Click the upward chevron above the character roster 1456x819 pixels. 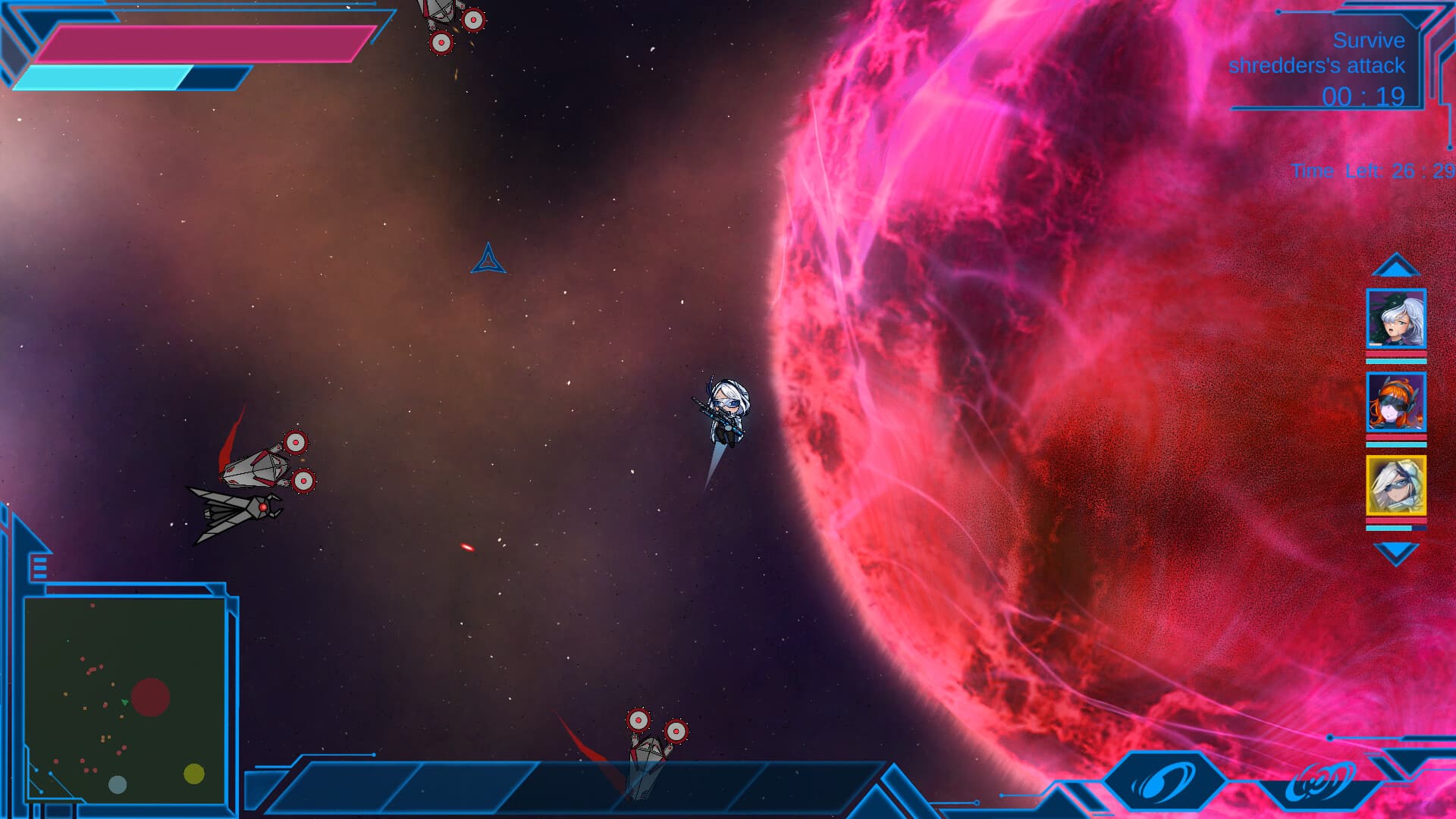[x=1398, y=265]
